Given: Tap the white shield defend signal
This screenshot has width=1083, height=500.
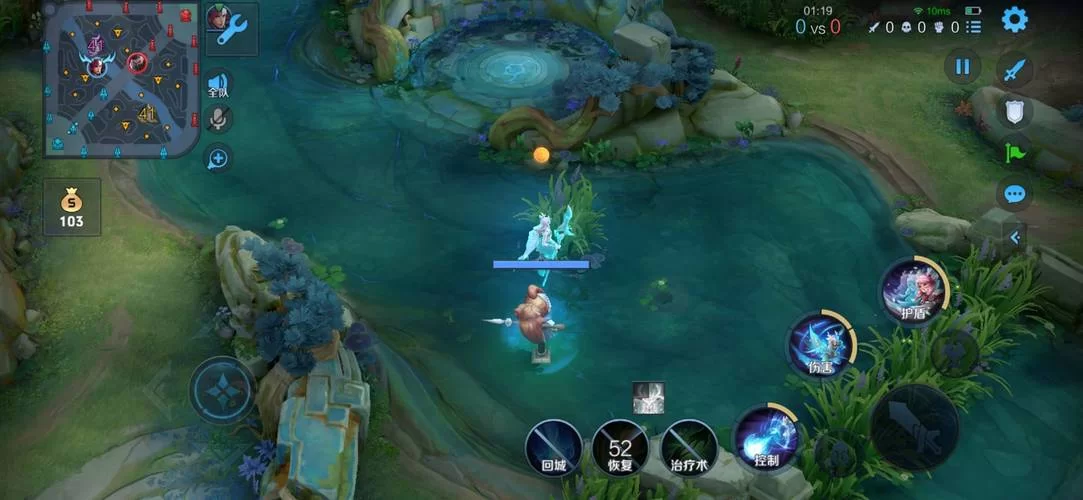Looking at the screenshot, I should (1015, 110).
